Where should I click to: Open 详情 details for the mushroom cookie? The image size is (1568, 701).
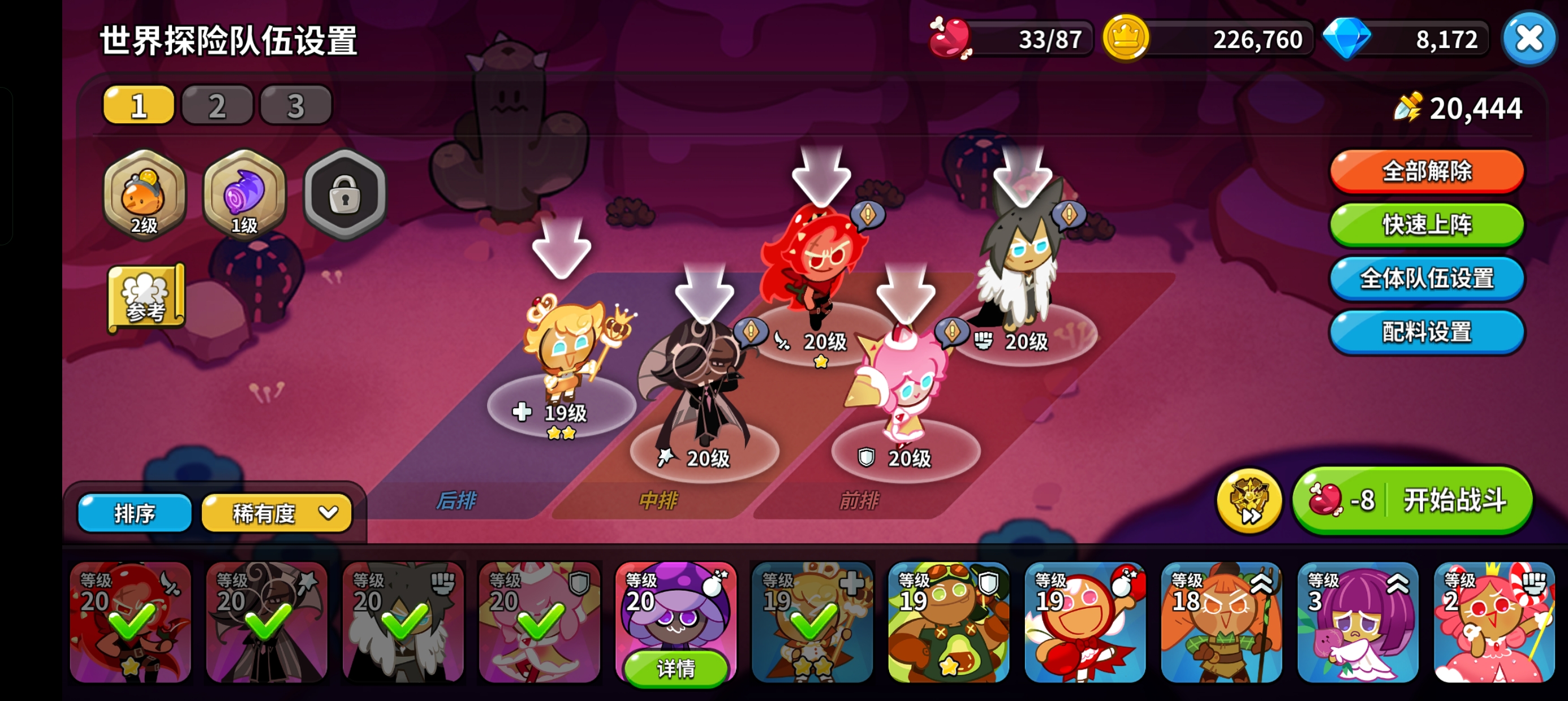coord(675,668)
